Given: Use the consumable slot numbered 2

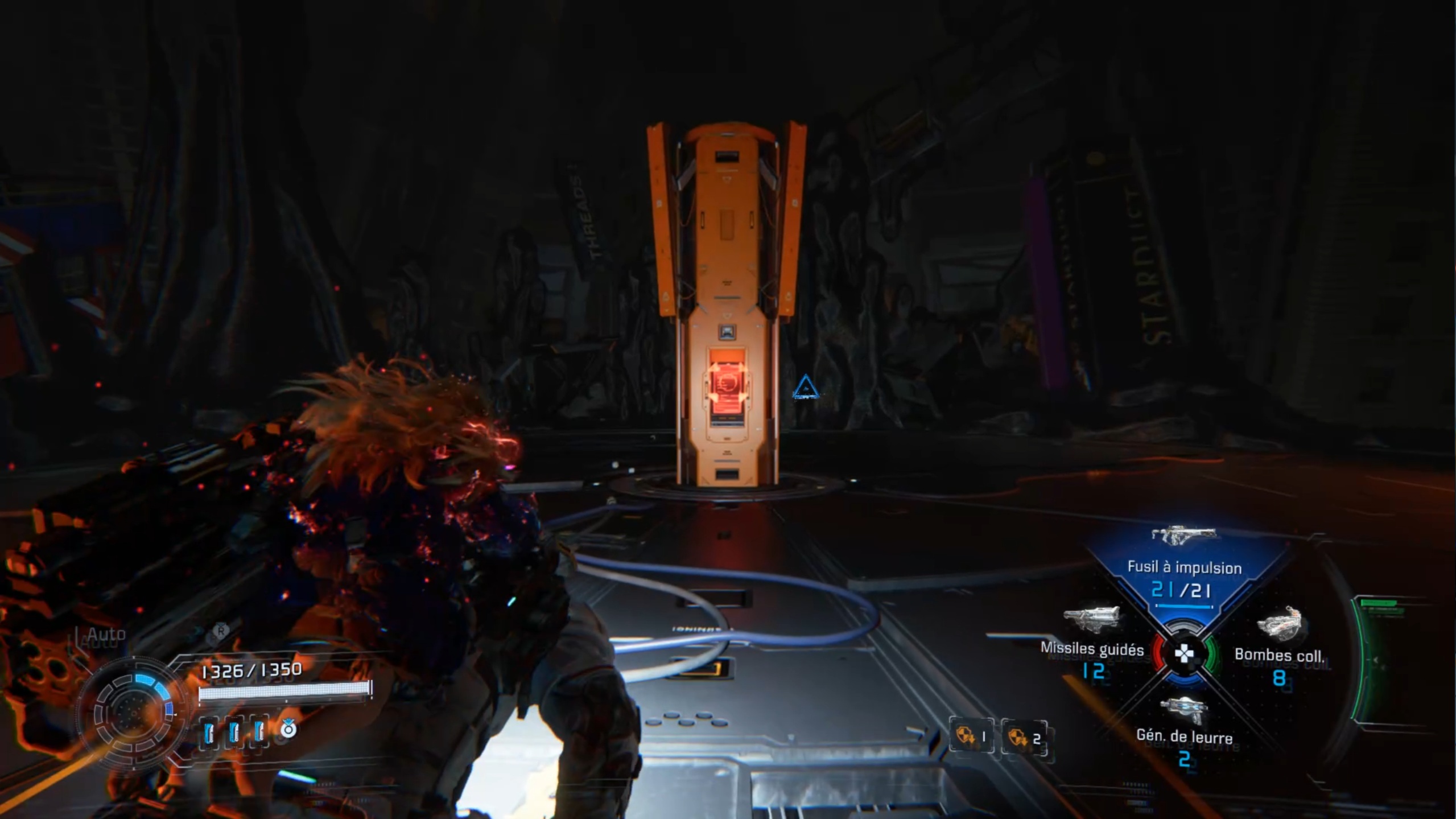Looking at the screenshot, I should click(1024, 738).
